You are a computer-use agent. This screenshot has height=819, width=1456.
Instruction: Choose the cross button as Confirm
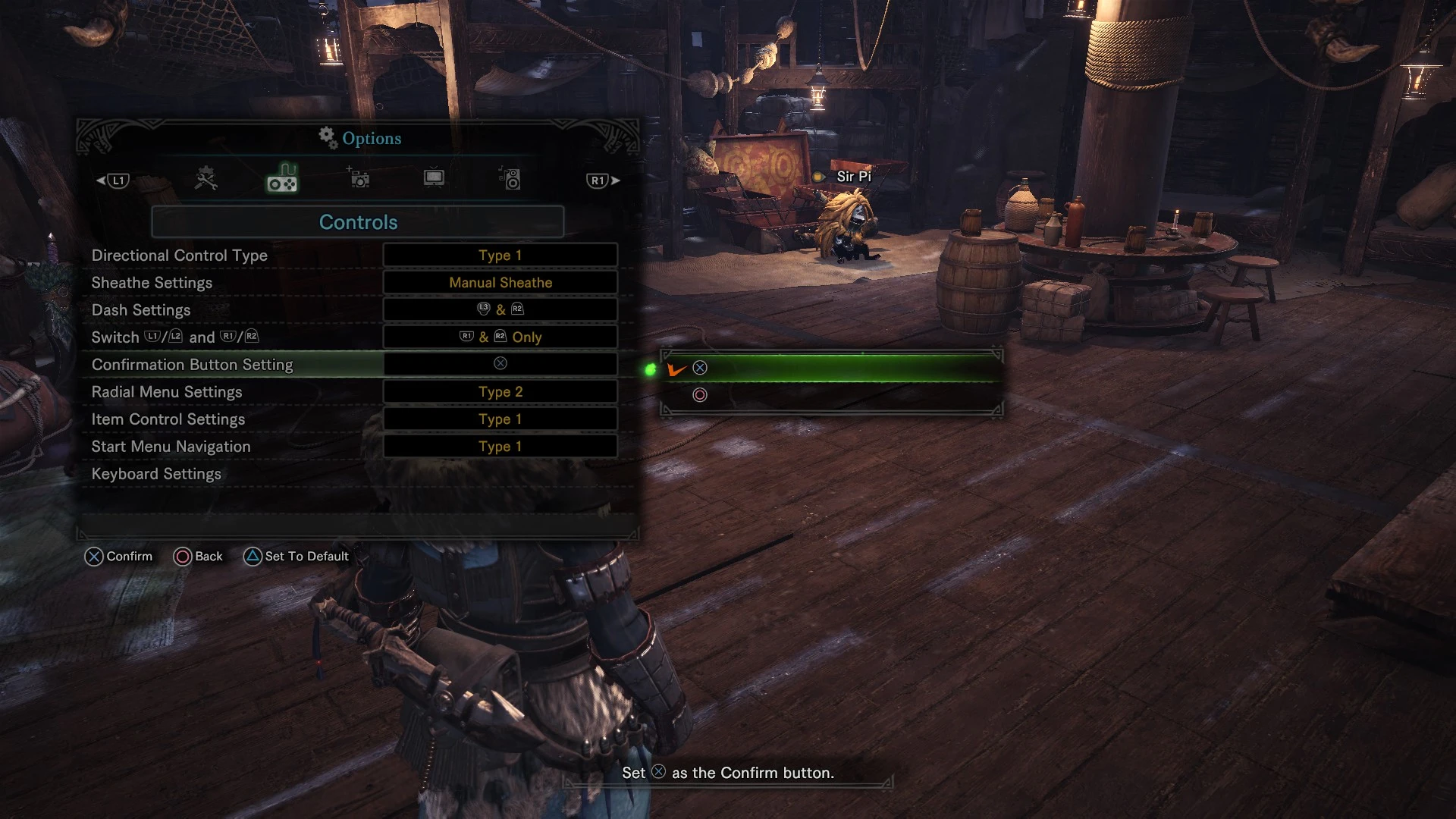832,368
